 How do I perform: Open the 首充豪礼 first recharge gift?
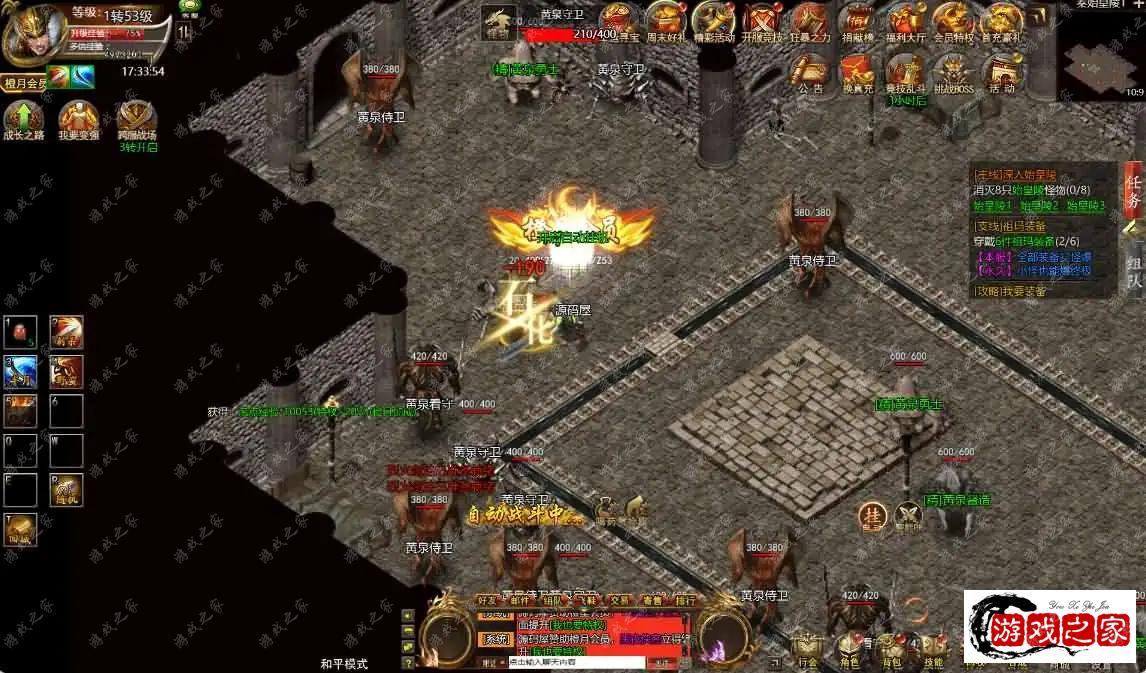point(1000,21)
